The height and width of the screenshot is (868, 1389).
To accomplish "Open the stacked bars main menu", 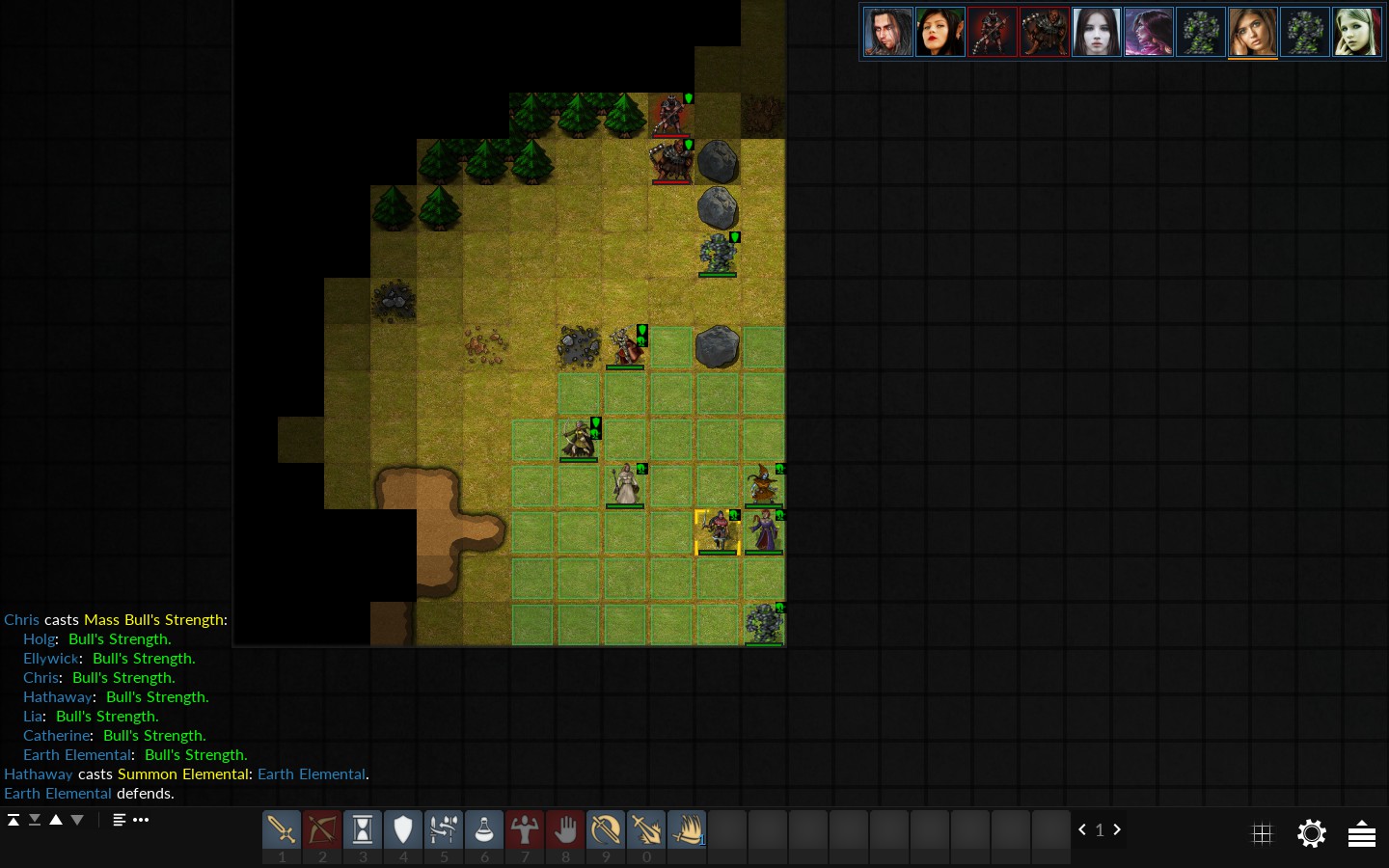I will click(x=1362, y=833).
